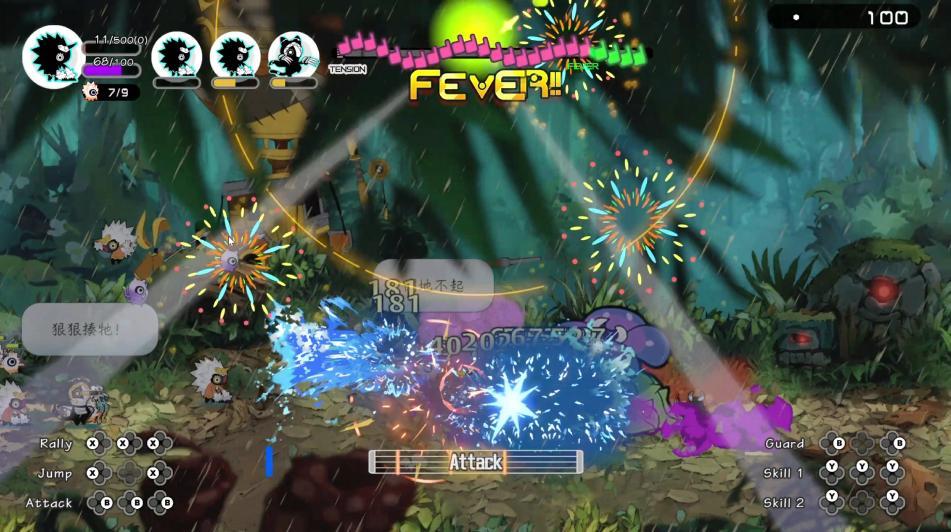Select the cat-eared clawed character portrait
The height and width of the screenshot is (532, 951).
point(294,56)
